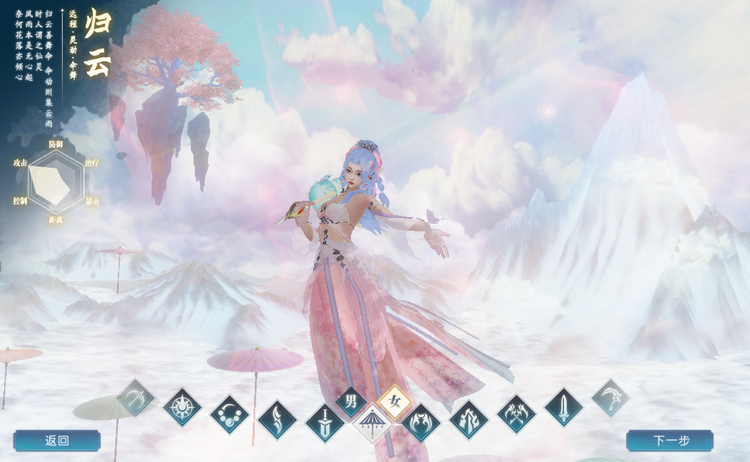The height and width of the screenshot is (462, 750).
Task: Choose the sun compass class icon
Action: (x=182, y=407)
